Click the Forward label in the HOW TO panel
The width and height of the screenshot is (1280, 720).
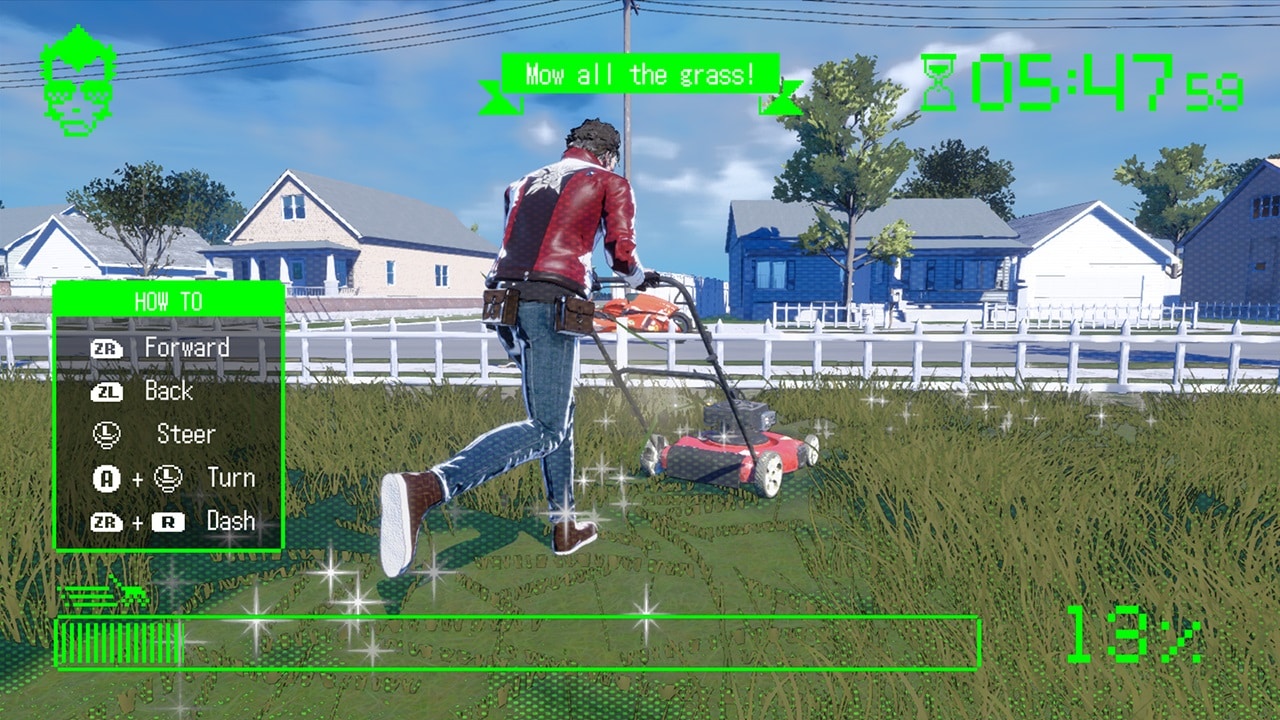pos(189,347)
